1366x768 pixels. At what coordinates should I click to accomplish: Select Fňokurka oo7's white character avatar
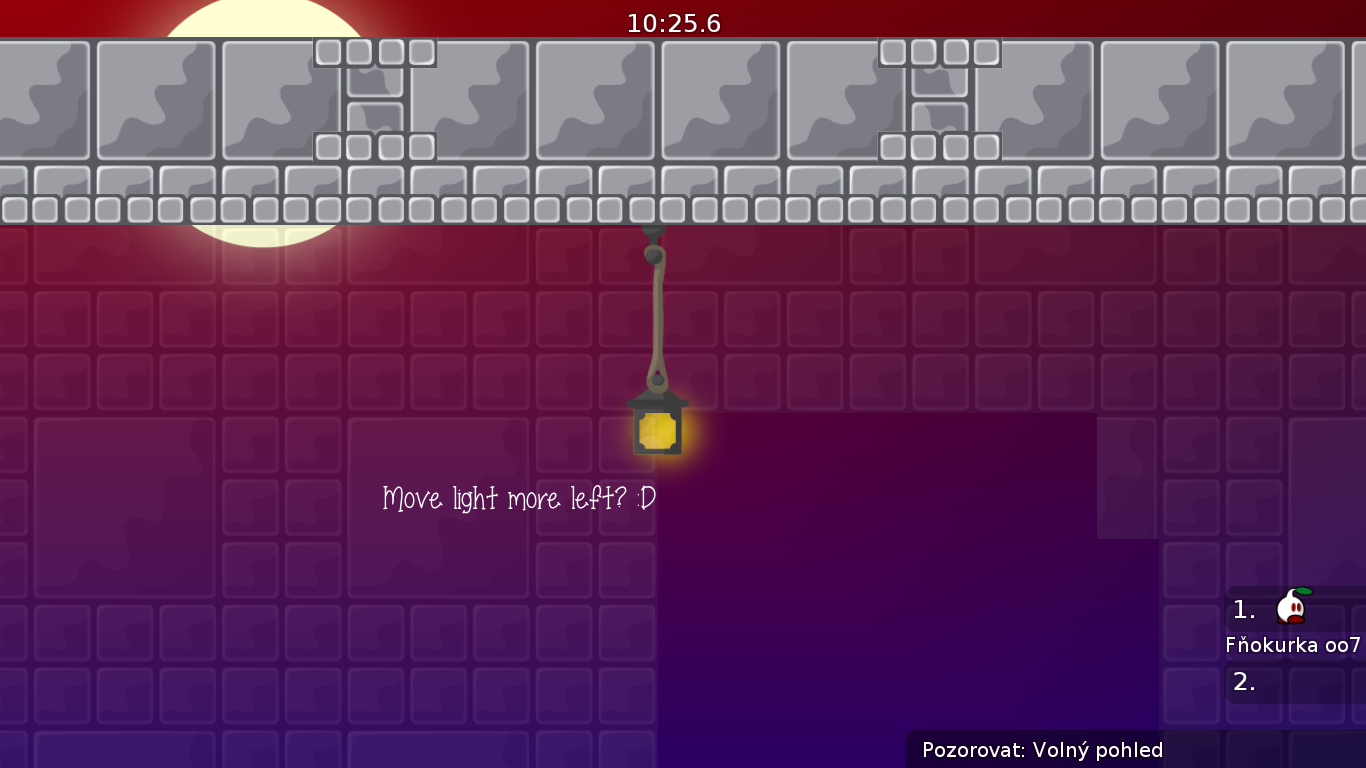point(1289,607)
